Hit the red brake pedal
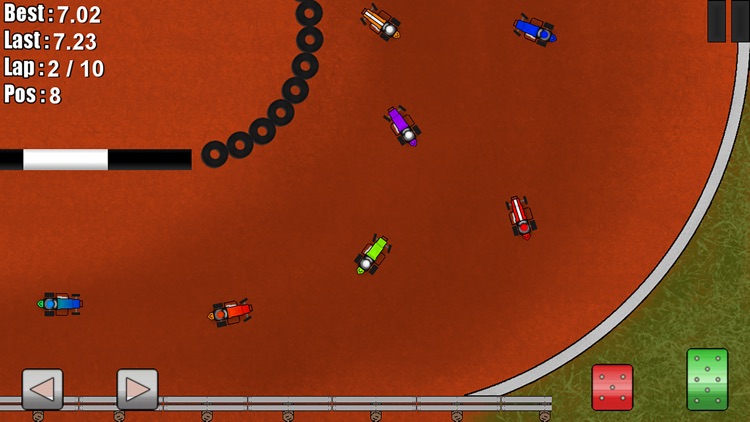 click(612, 387)
